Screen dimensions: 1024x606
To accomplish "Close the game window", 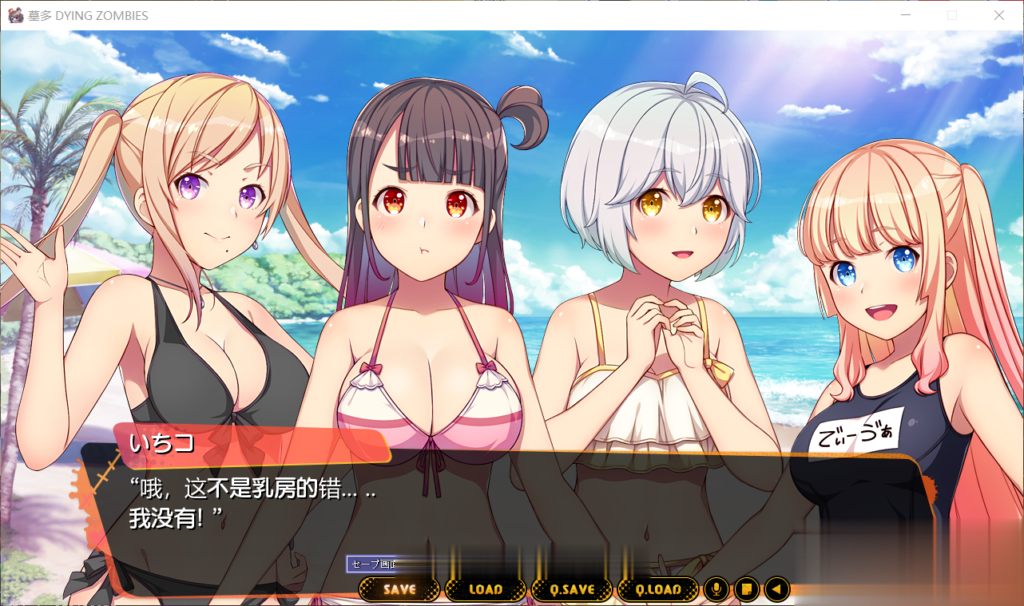I will point(998,15).
